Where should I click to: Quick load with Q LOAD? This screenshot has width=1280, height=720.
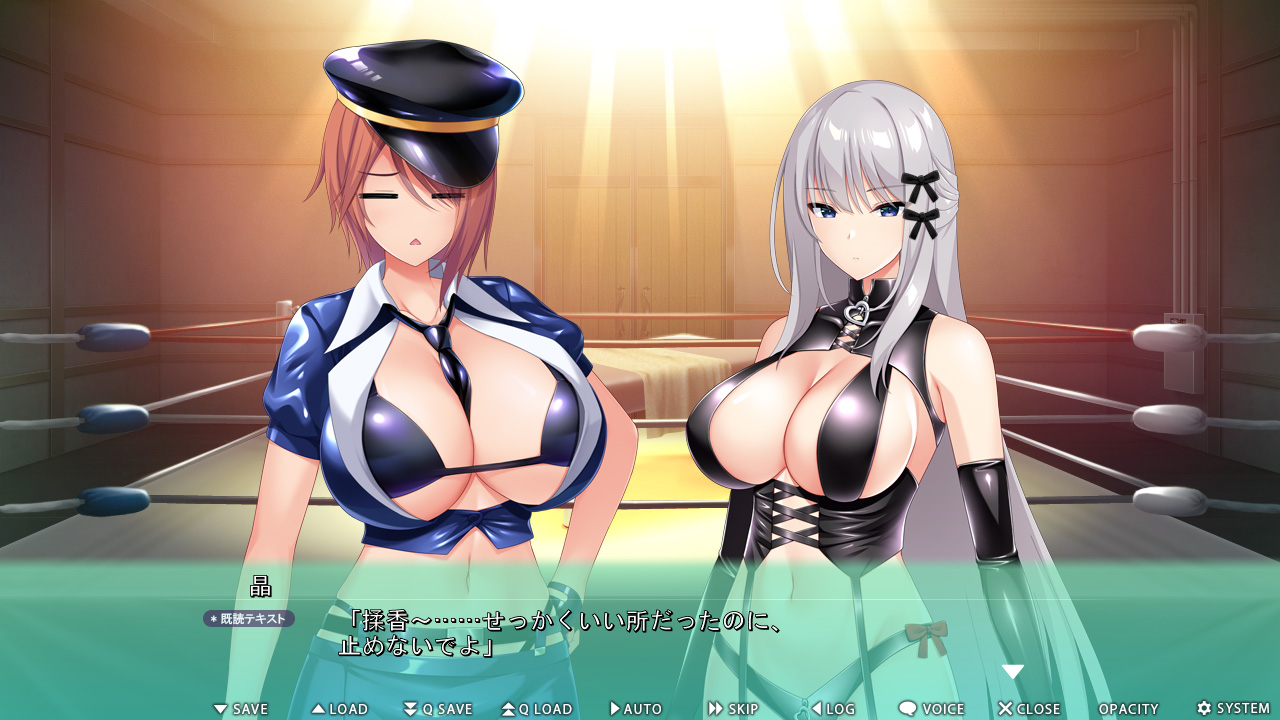click(x=537, y=709)
